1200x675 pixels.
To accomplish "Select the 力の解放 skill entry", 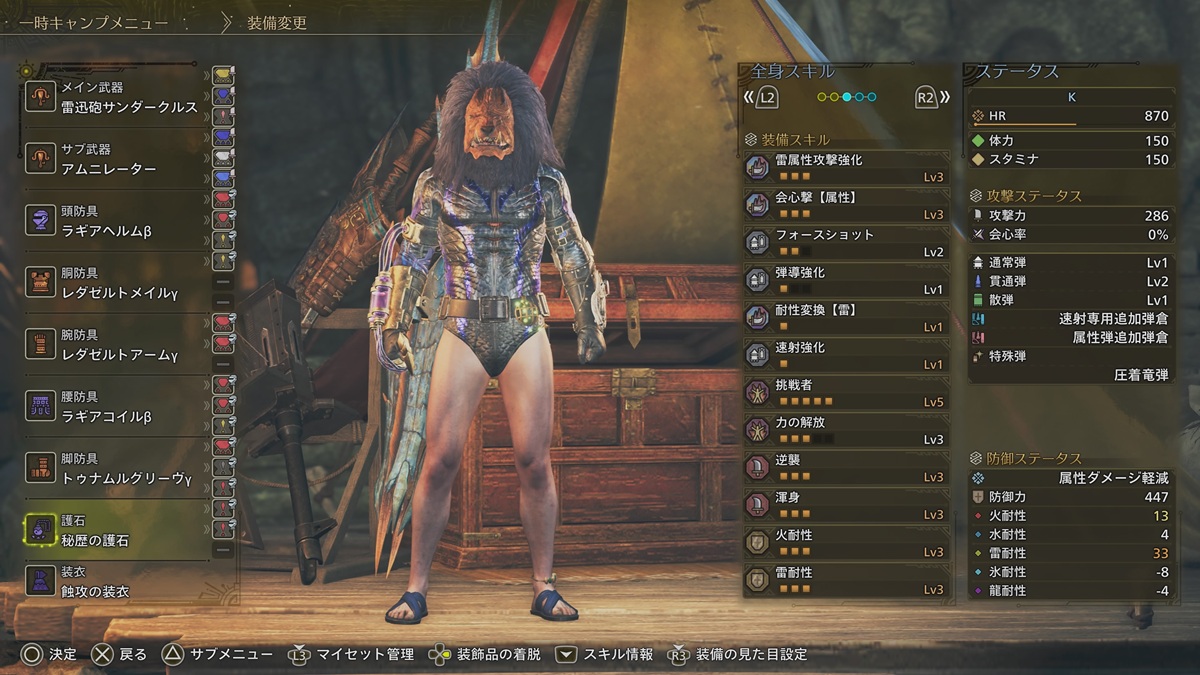I will (x=846, y=430).
